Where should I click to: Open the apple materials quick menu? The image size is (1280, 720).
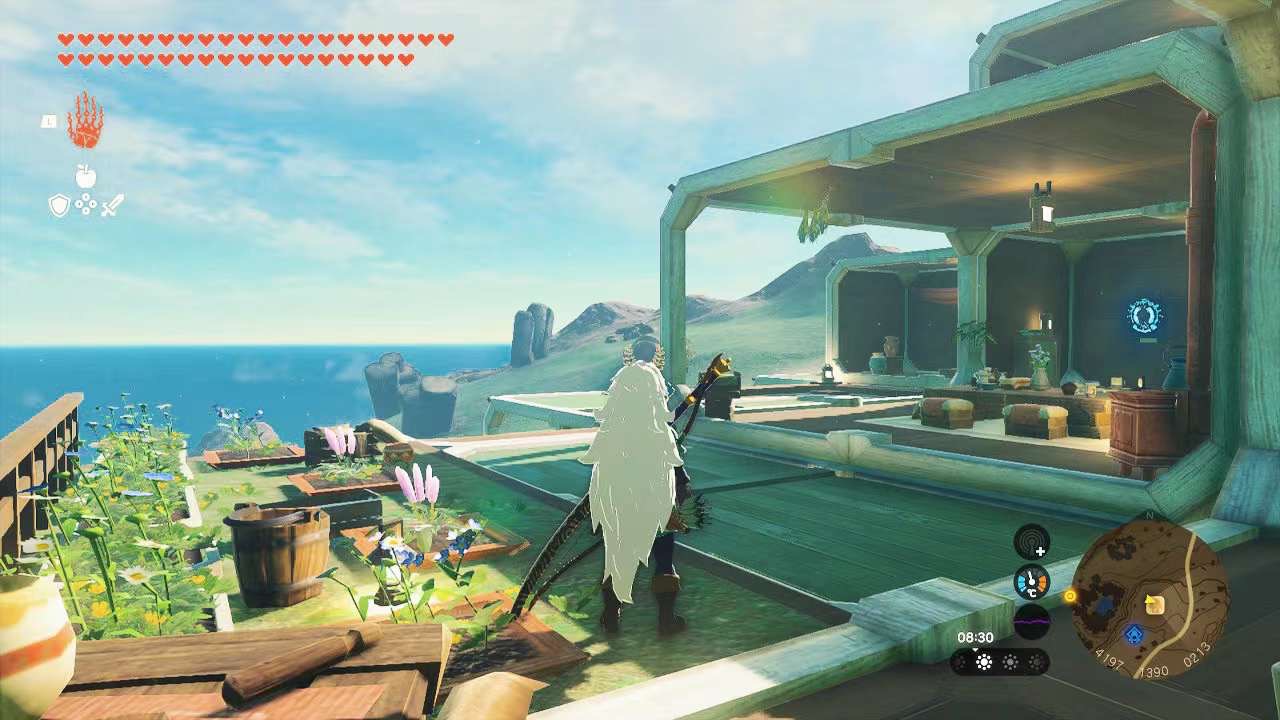tap(86, 177)
